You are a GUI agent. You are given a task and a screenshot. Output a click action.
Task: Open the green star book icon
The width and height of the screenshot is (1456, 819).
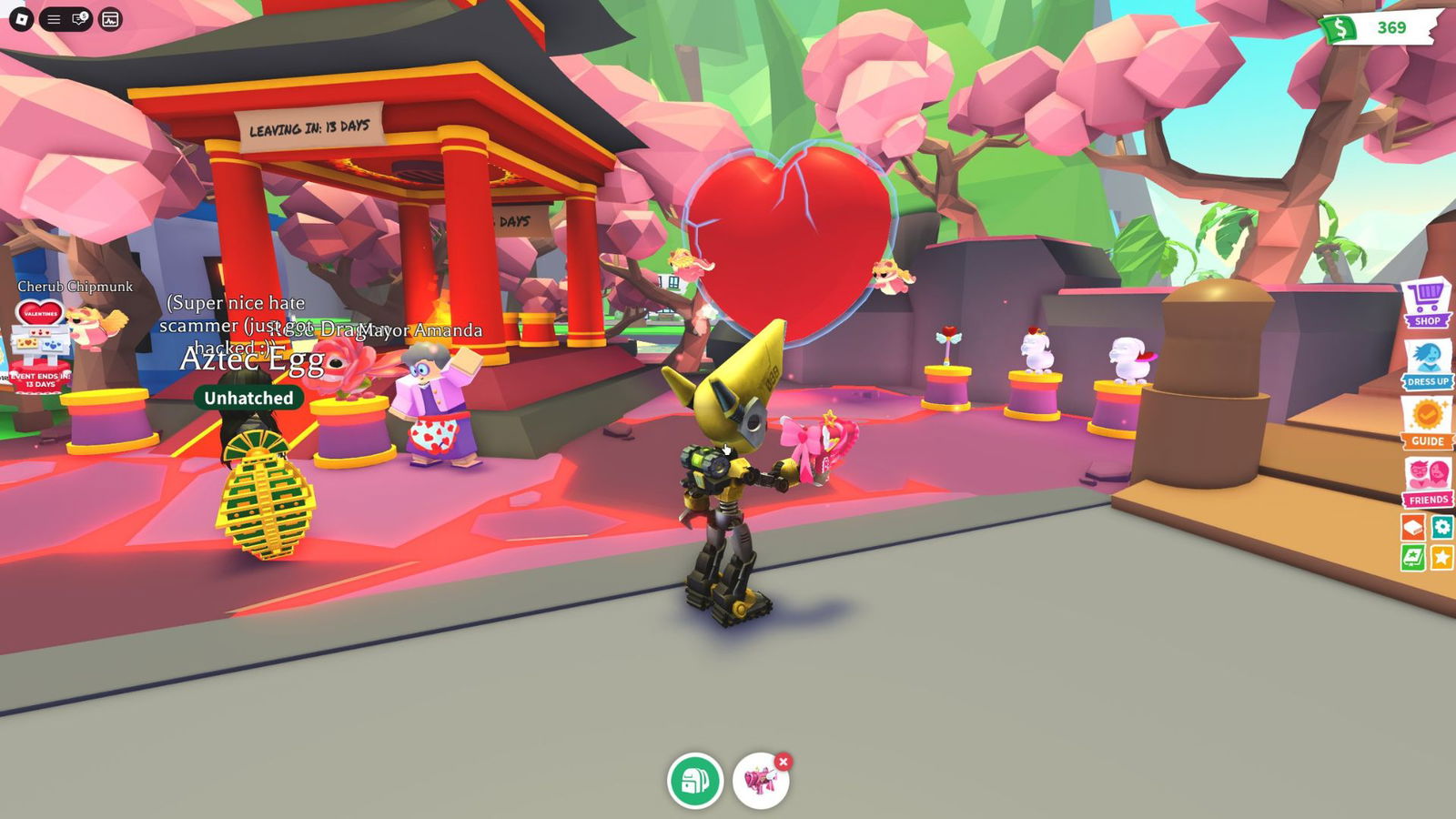tap(1413, 557)
